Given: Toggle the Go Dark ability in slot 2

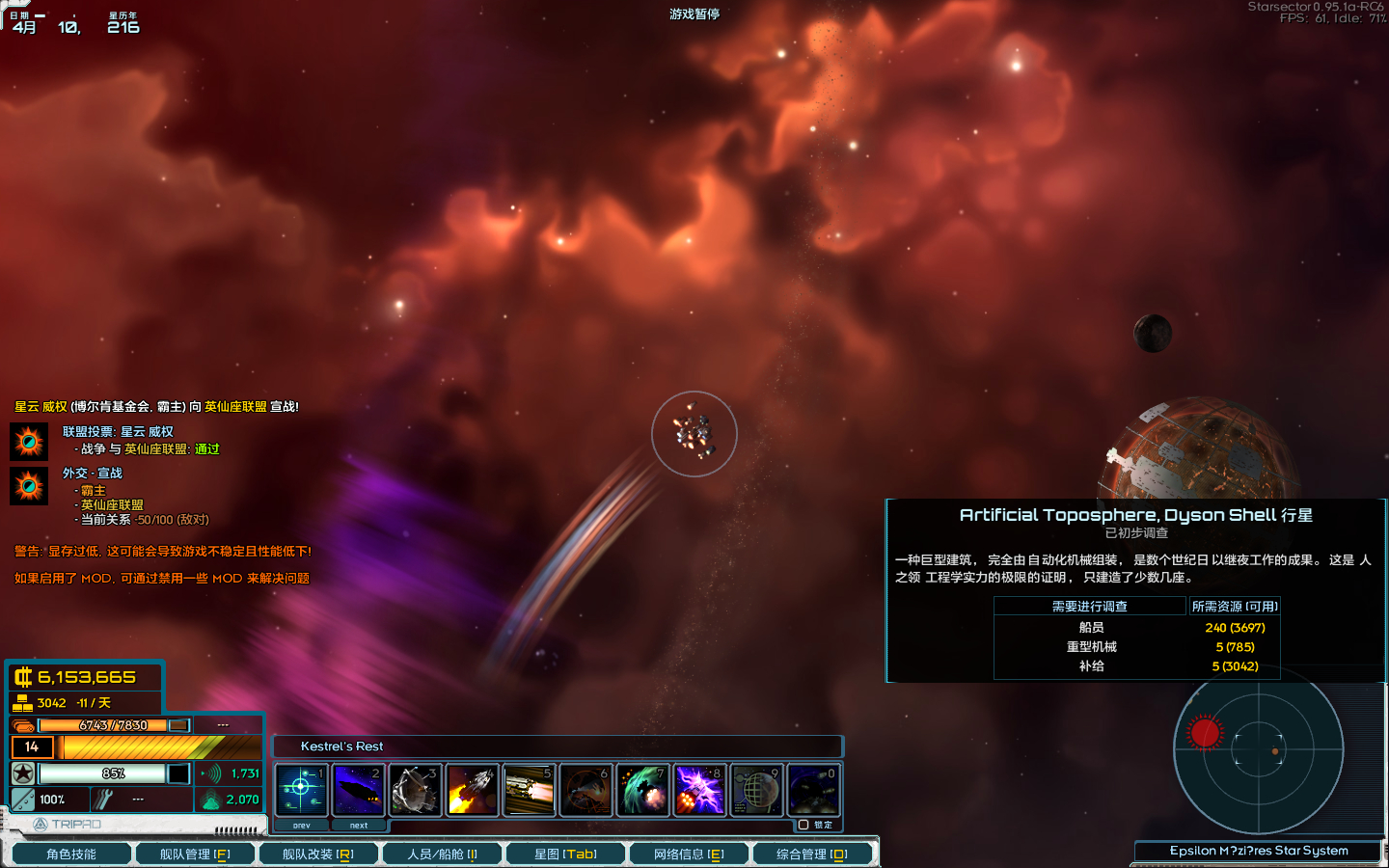Looking at the screenshot, I should click(359, 790).
